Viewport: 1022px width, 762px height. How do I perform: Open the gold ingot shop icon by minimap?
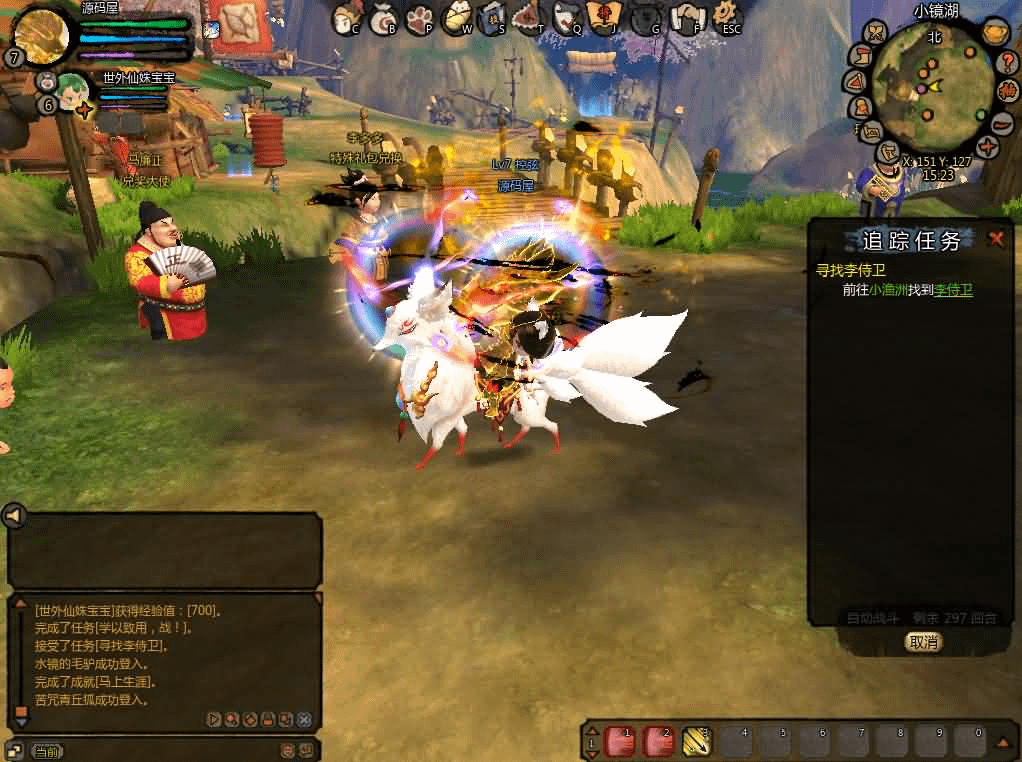click(x=993, y=33)
